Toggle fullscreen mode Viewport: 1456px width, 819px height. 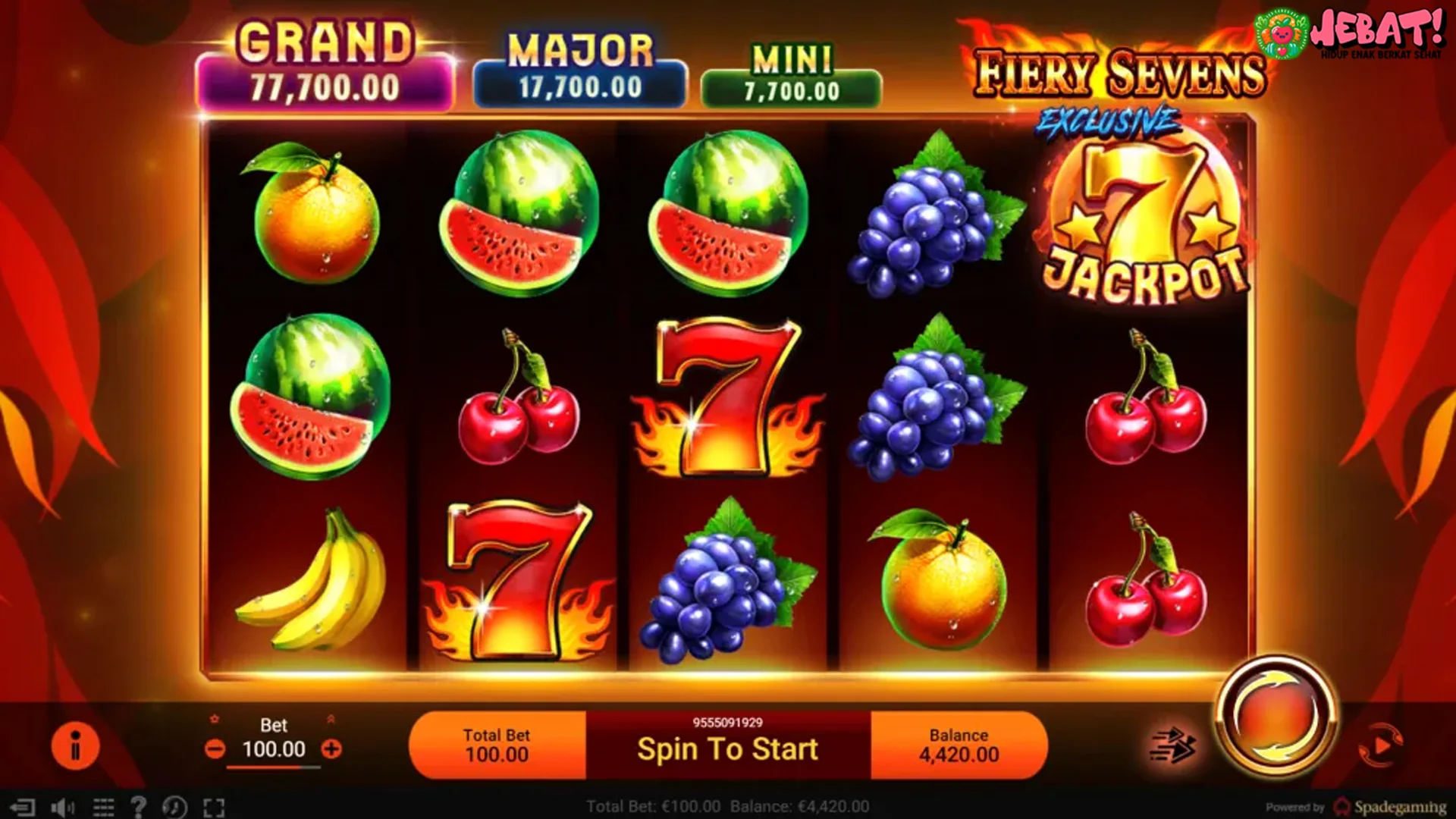[x=214, y=807]
